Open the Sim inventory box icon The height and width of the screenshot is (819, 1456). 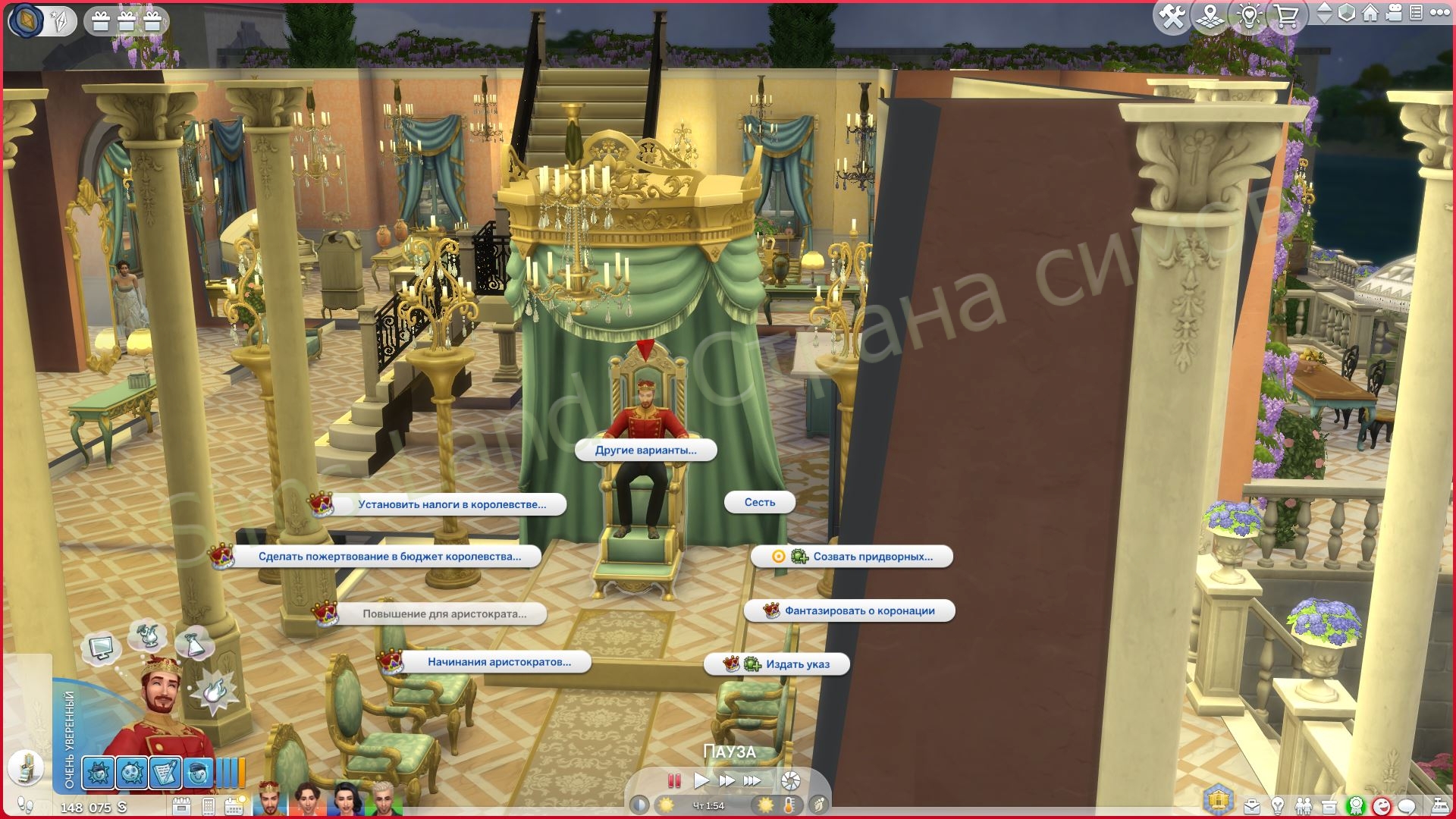(1329, 808)
